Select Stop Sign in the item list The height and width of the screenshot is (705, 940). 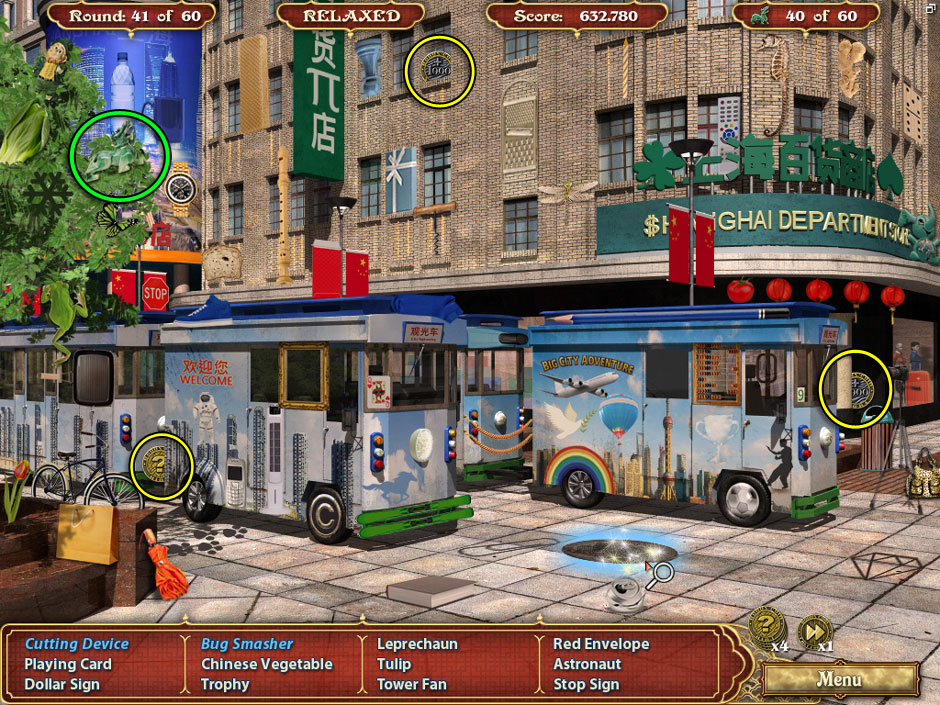pos(586,684)
